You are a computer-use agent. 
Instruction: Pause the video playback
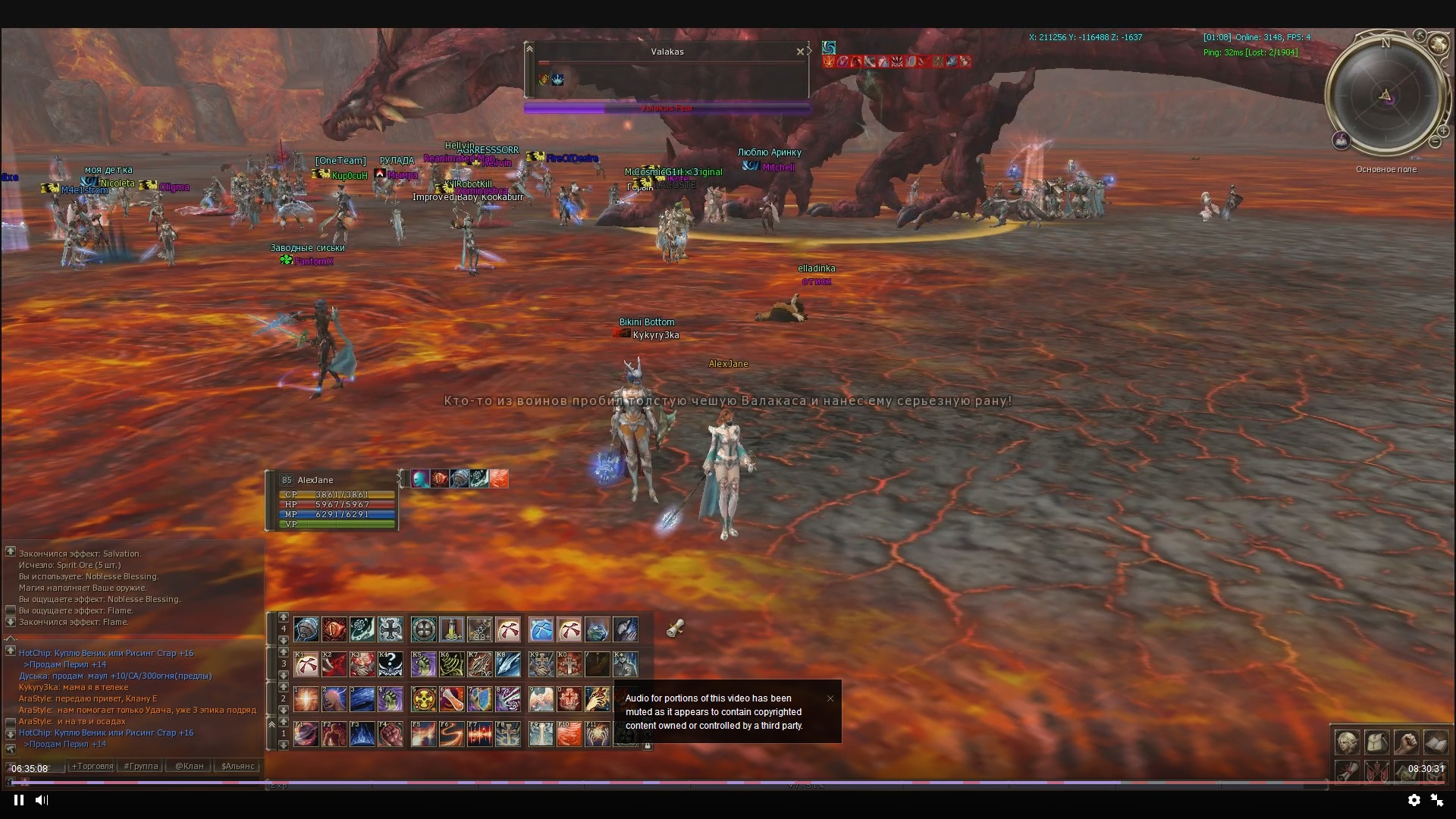[x=19, y=800]
